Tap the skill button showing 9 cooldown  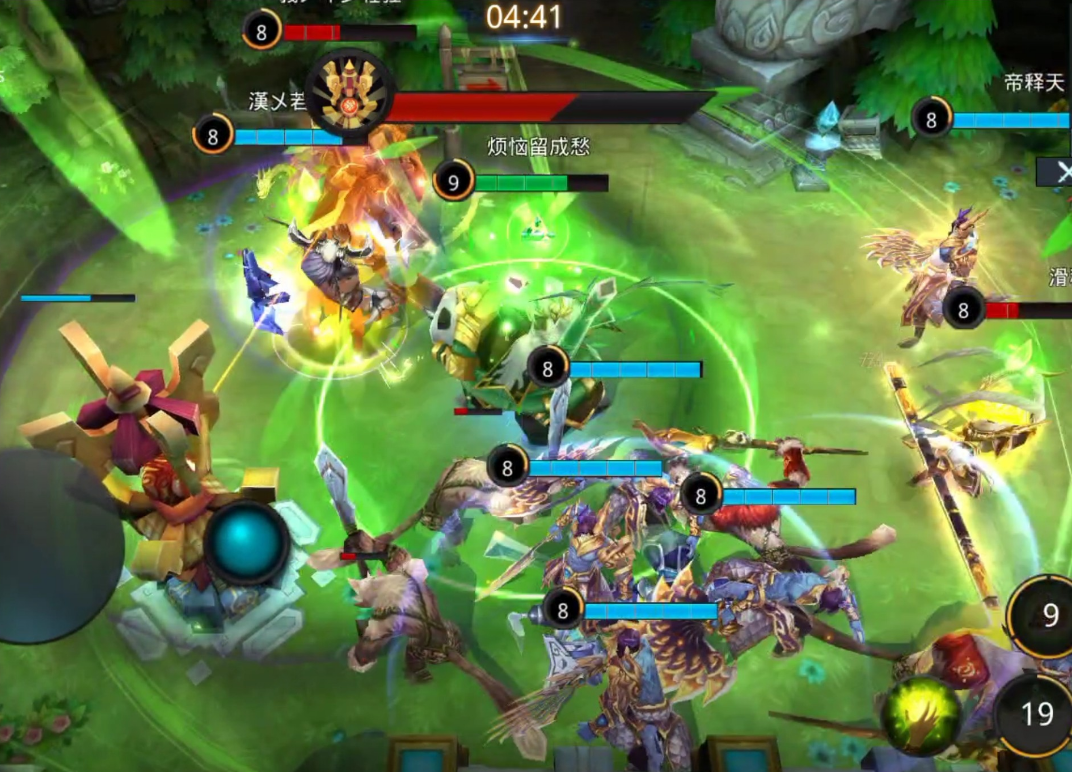(x=1045, y=615)
